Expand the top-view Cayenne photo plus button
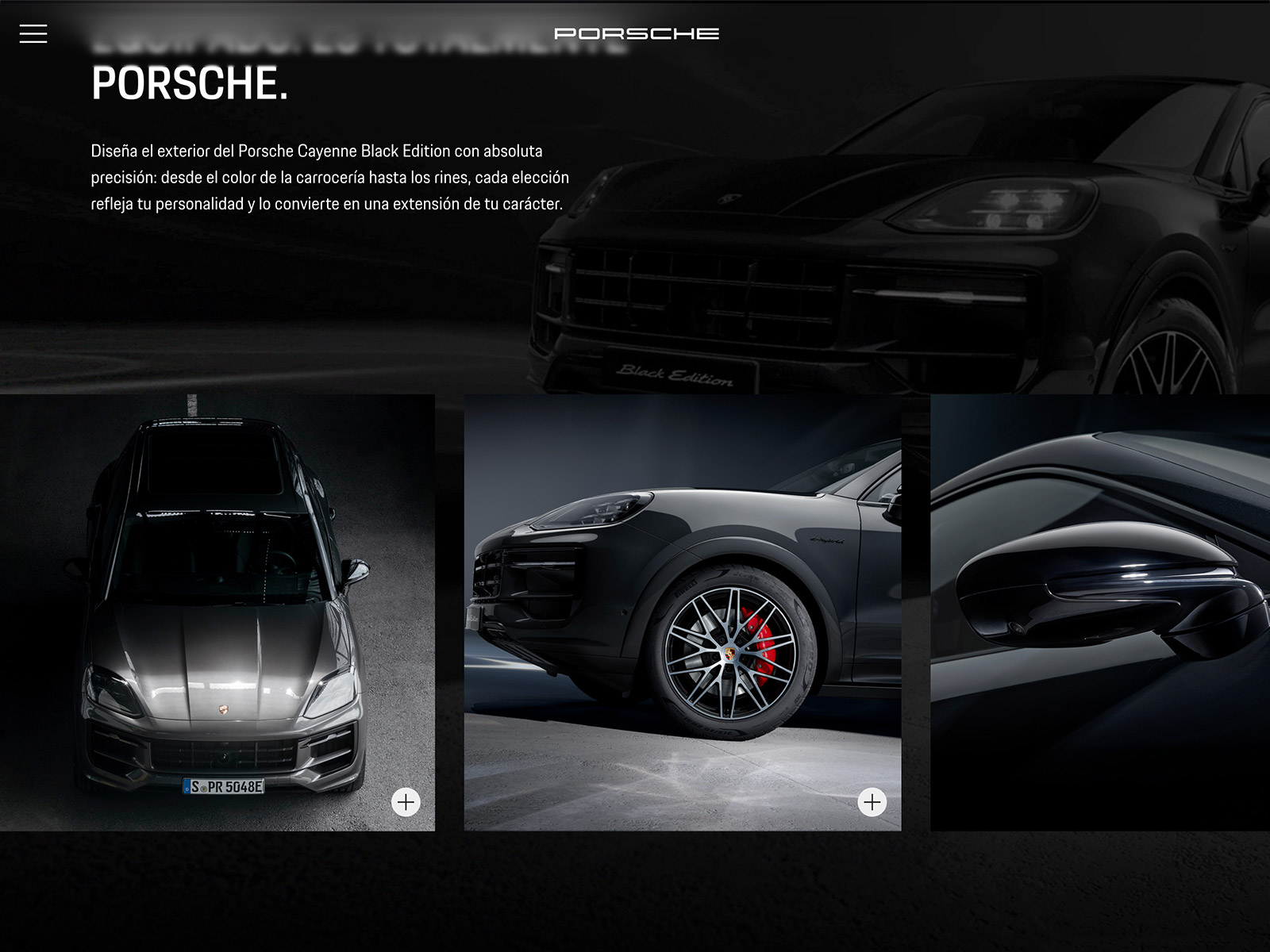 (x=406, y=802)
